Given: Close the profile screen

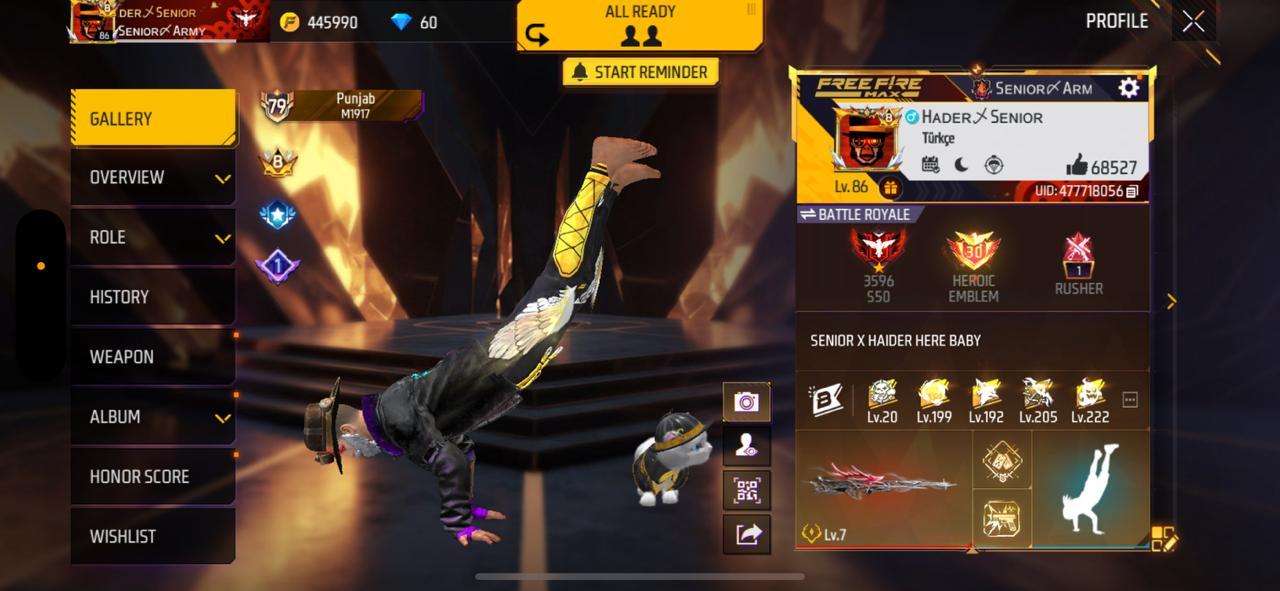Looking at the screenshot, I should coord(1192,22).
